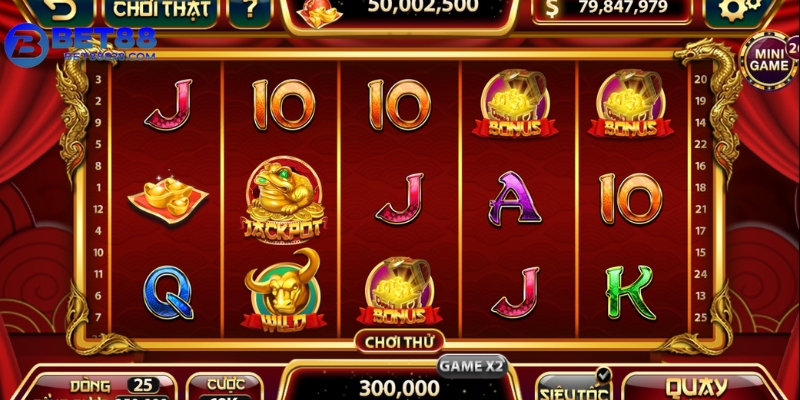800x400 pixels.
Task: Open the question mark help button
Action: coord(248,11)
